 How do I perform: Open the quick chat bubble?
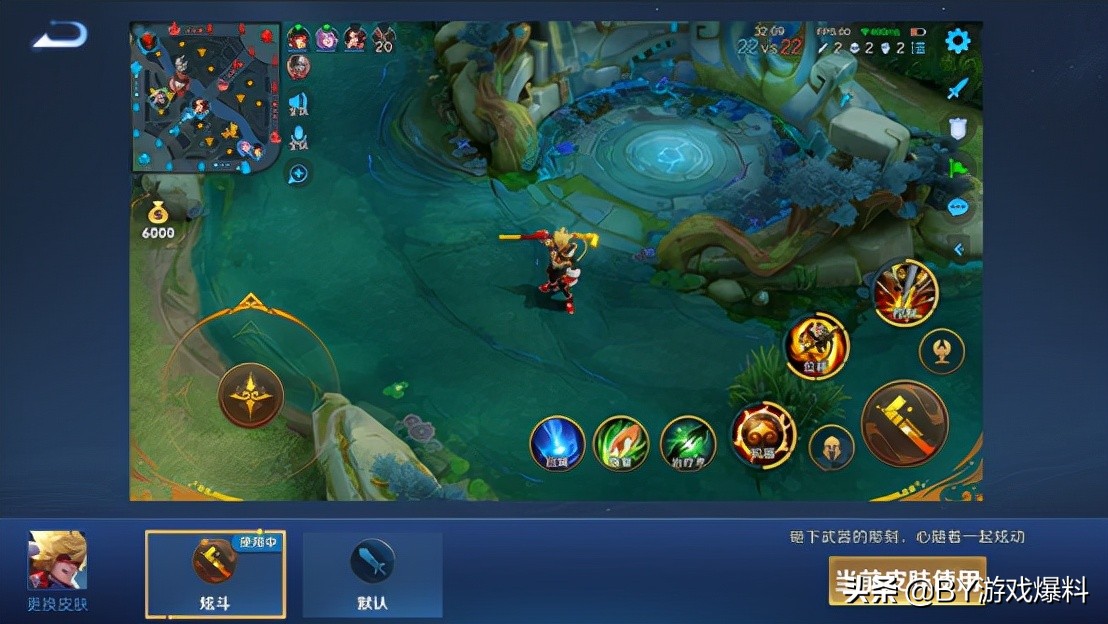click(958, 208)
